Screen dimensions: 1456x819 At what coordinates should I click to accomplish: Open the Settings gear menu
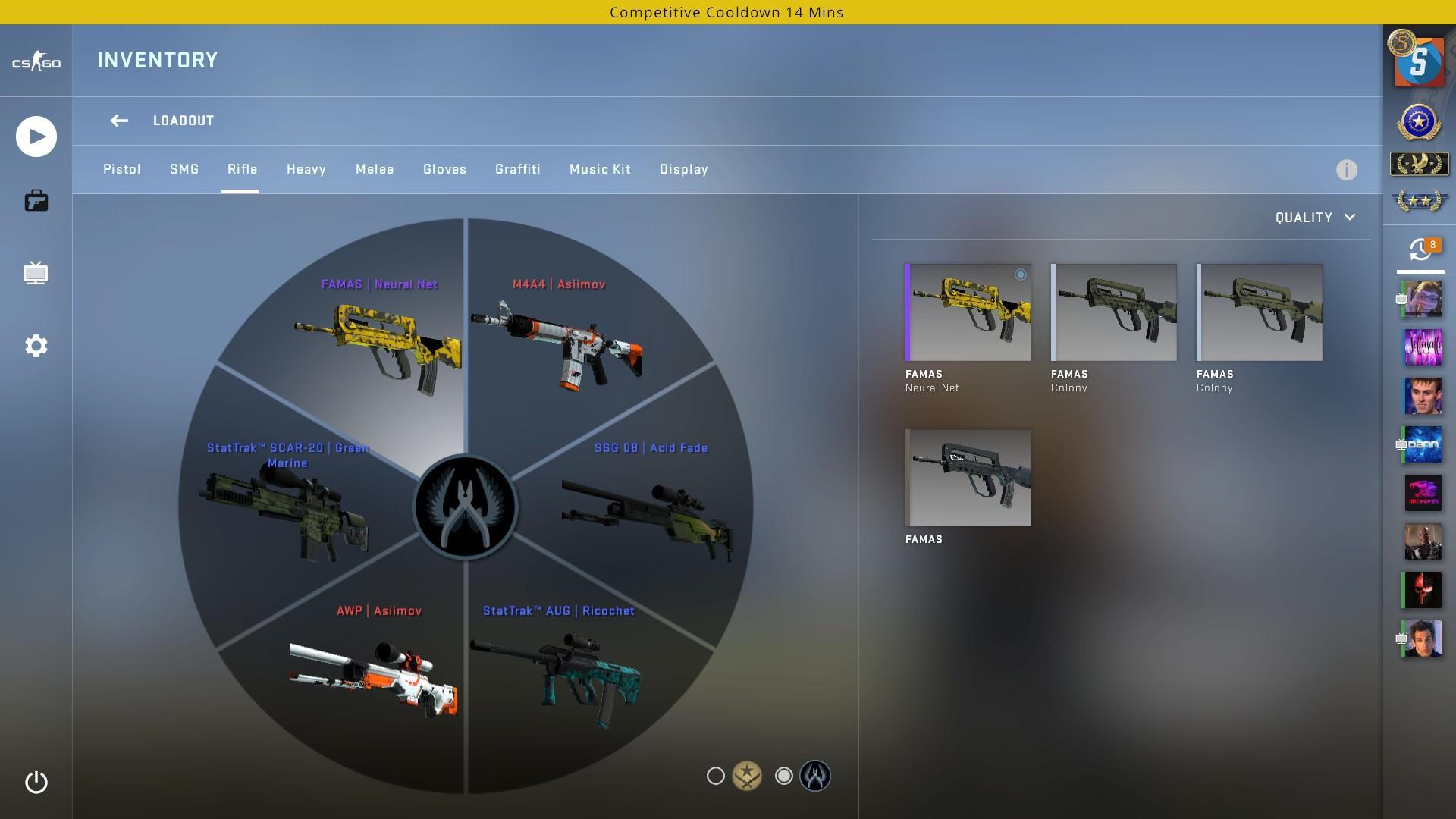click(36, 346)
